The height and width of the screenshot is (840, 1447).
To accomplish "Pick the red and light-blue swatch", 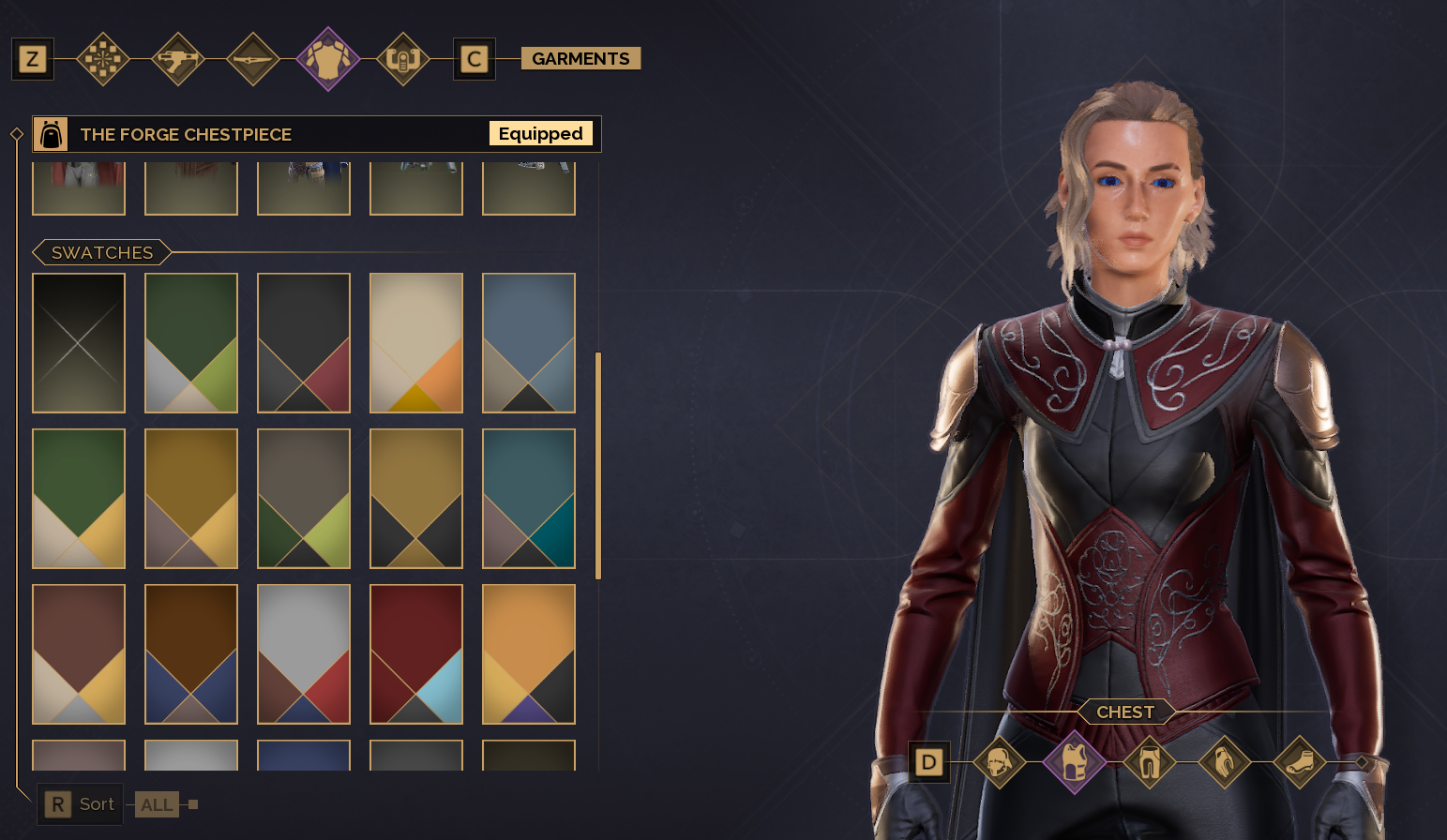I will [x=416, y=654].
